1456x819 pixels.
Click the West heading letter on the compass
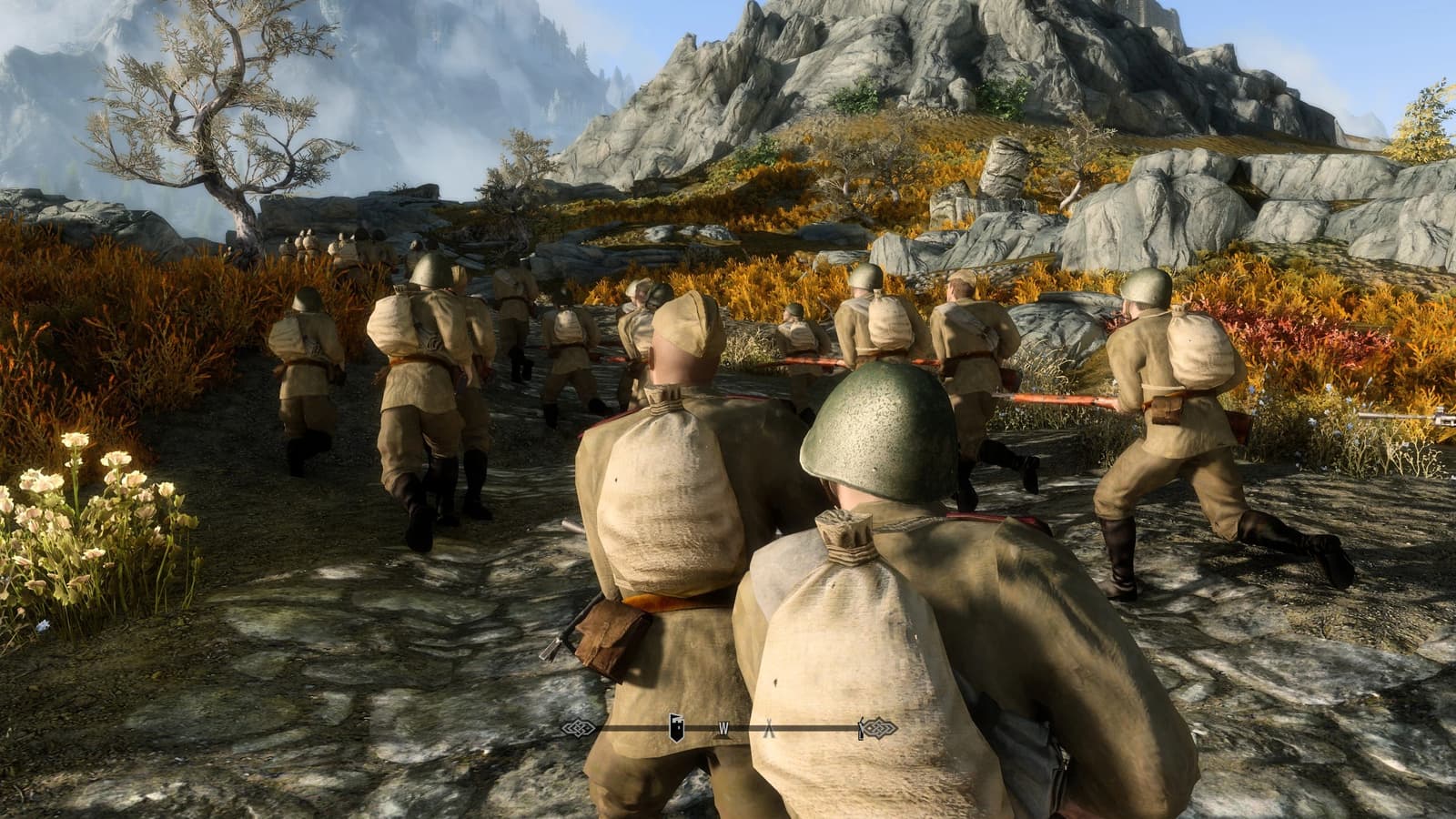[x=724, y=728]
